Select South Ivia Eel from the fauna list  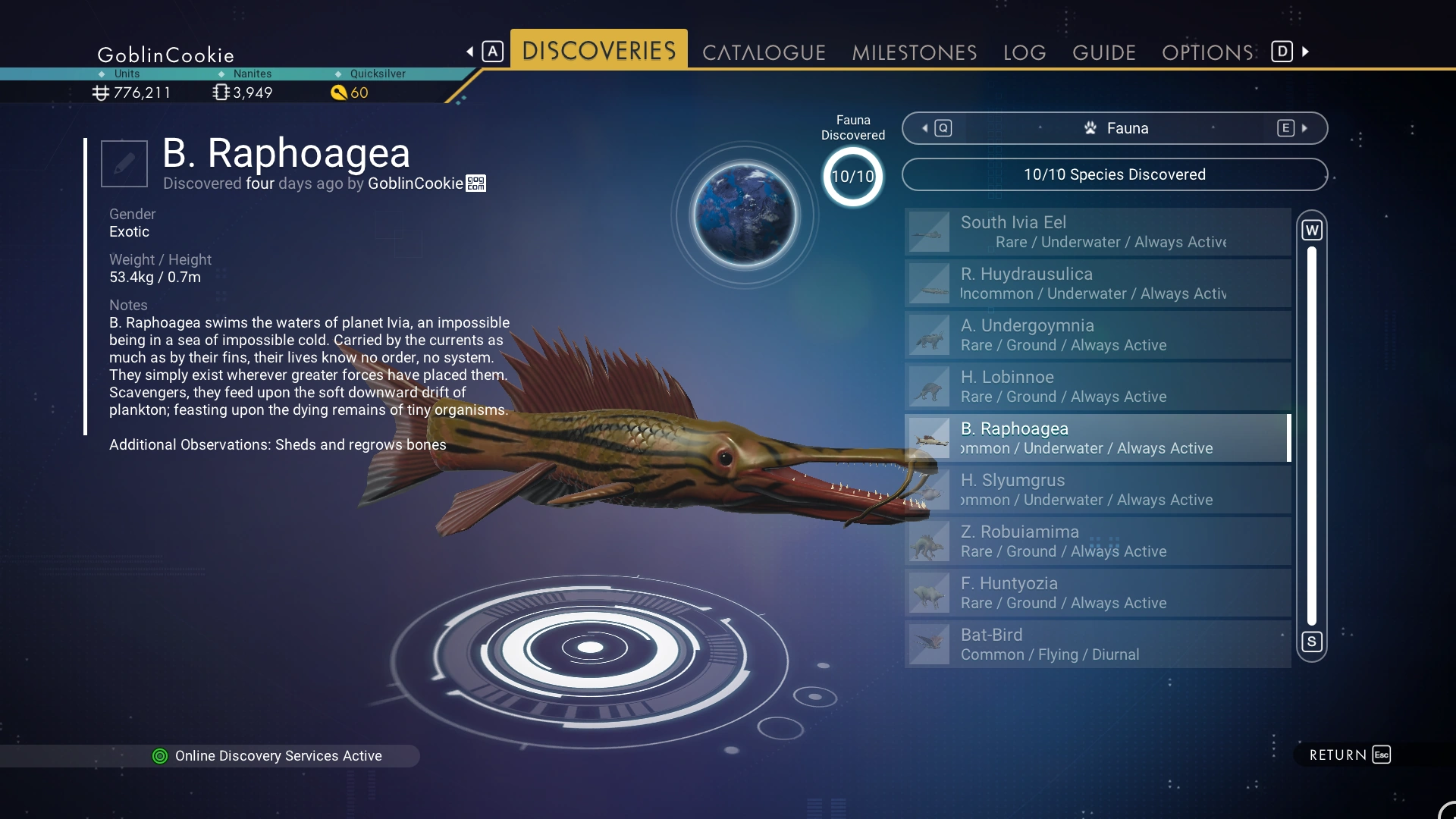(1097, 232)
